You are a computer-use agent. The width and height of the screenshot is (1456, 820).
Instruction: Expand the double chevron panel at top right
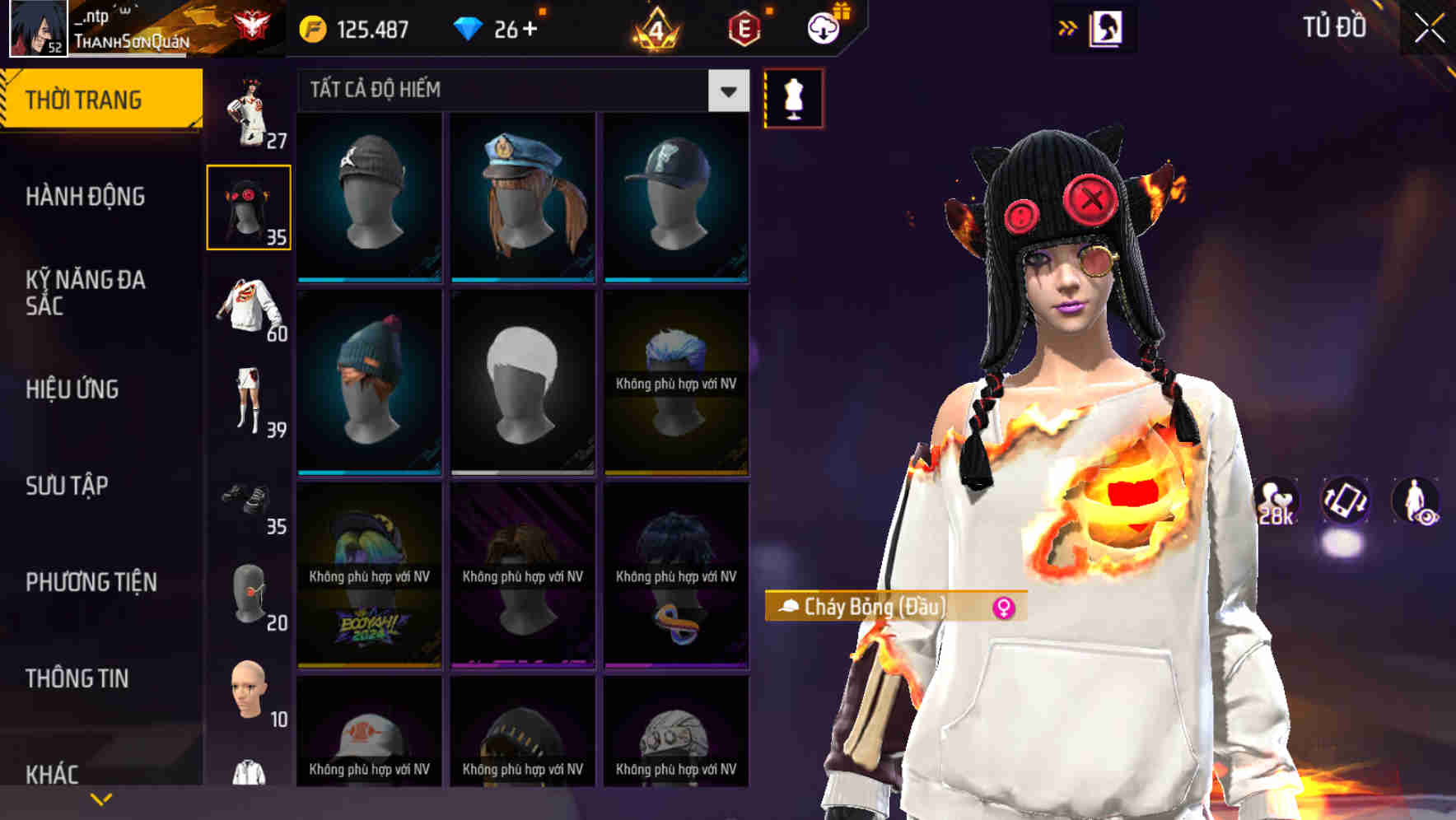point(1068,26)
